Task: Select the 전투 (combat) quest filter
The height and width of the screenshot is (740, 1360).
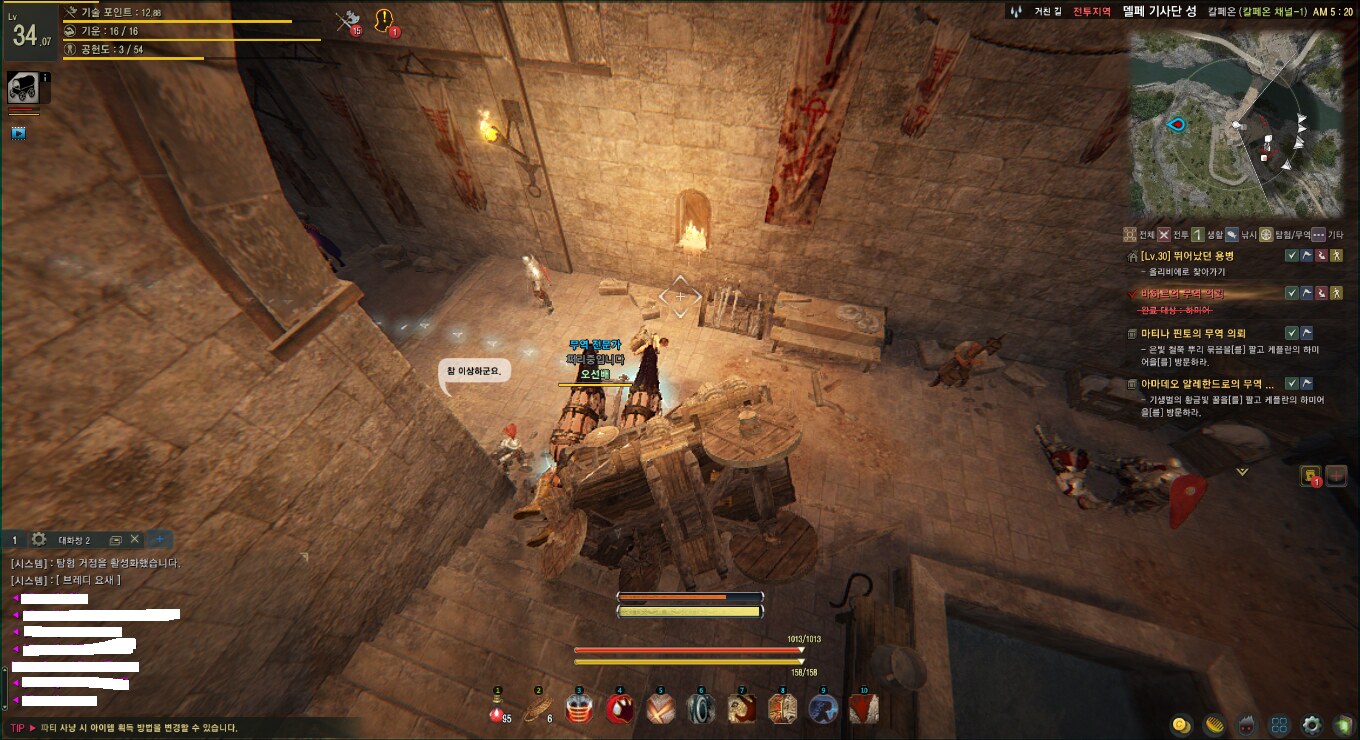Action: pos(1174,235)
